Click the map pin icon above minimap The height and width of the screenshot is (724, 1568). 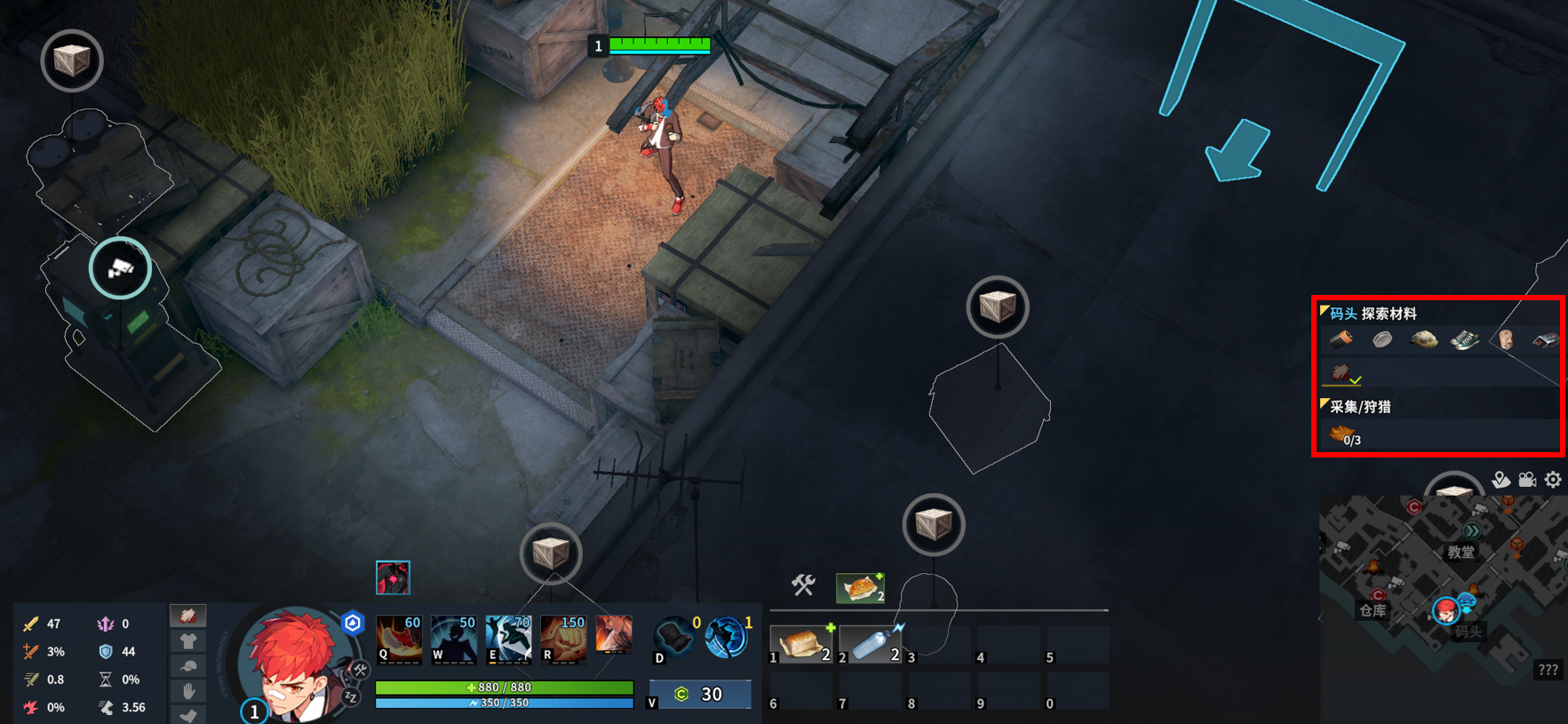(1500, 480)
